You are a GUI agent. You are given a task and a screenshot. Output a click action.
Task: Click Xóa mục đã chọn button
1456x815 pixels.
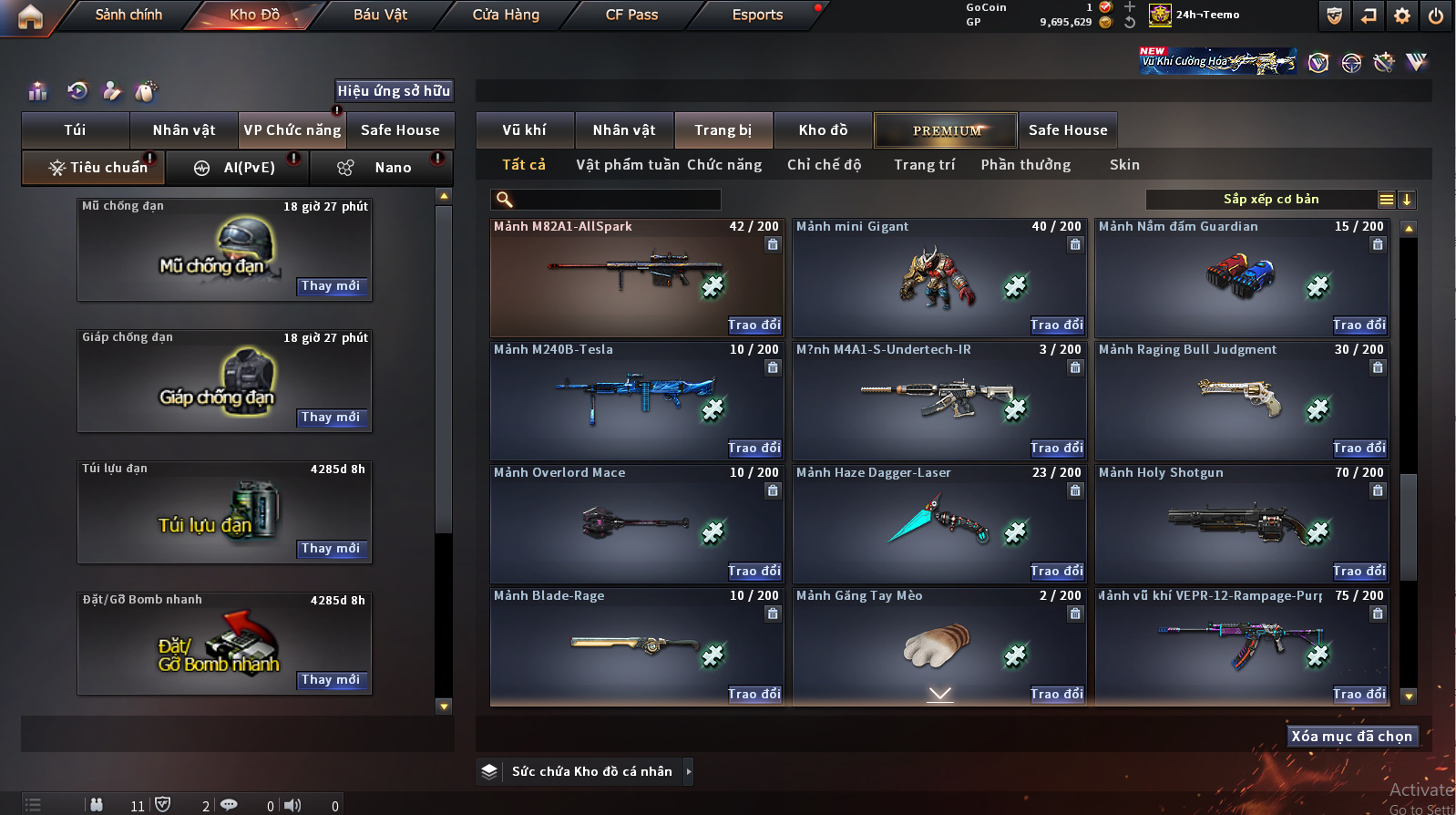pos(1351,737)
